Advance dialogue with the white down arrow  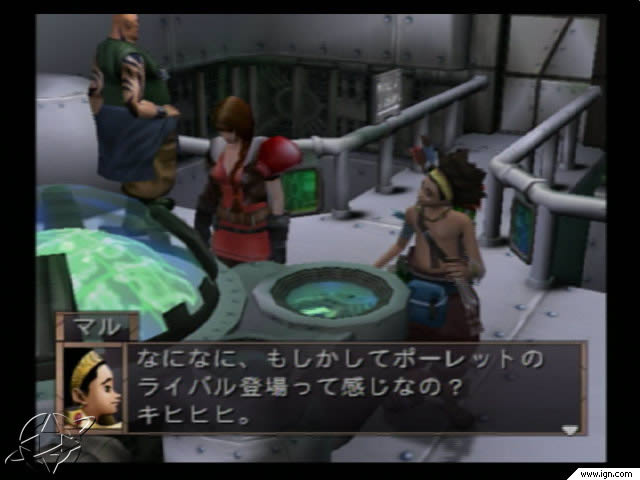(x=569, y=429)
